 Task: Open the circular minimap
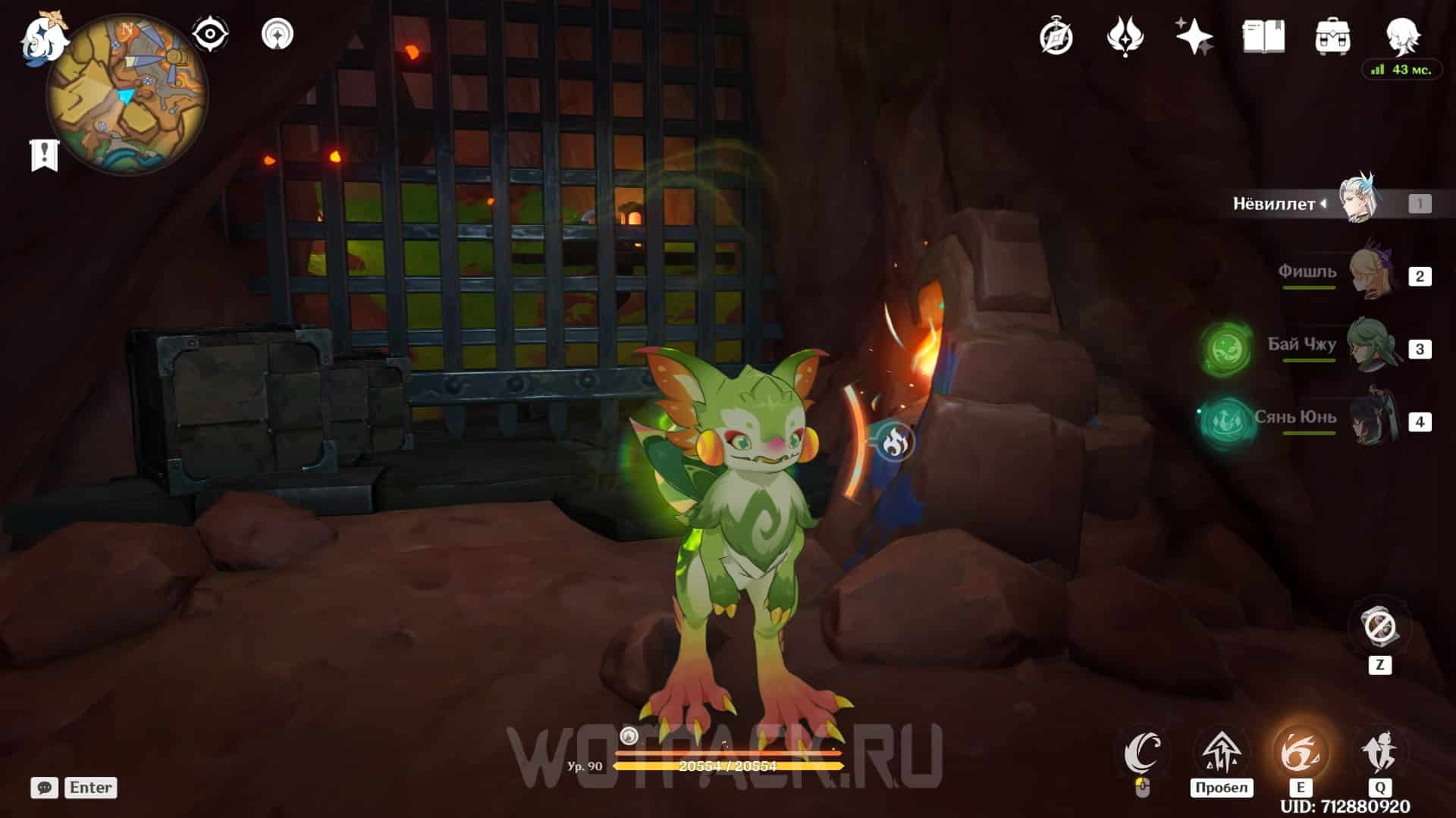[127, 96]
